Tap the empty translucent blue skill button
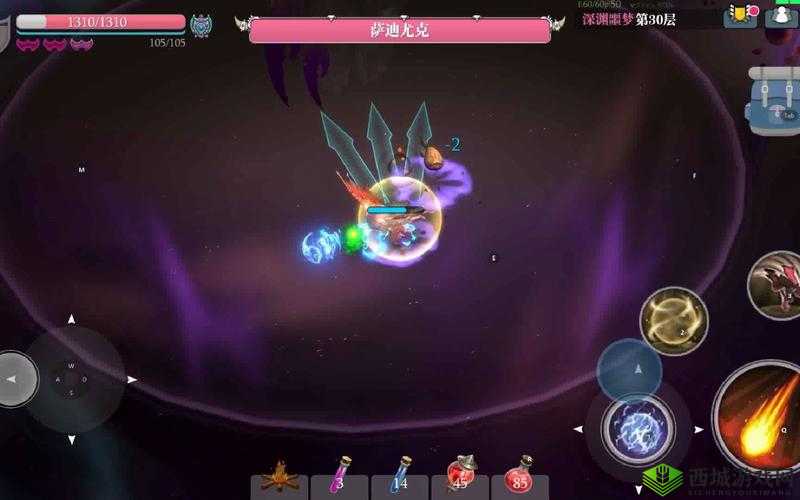This screenshot has width=800, height=500. pos(629,370)
